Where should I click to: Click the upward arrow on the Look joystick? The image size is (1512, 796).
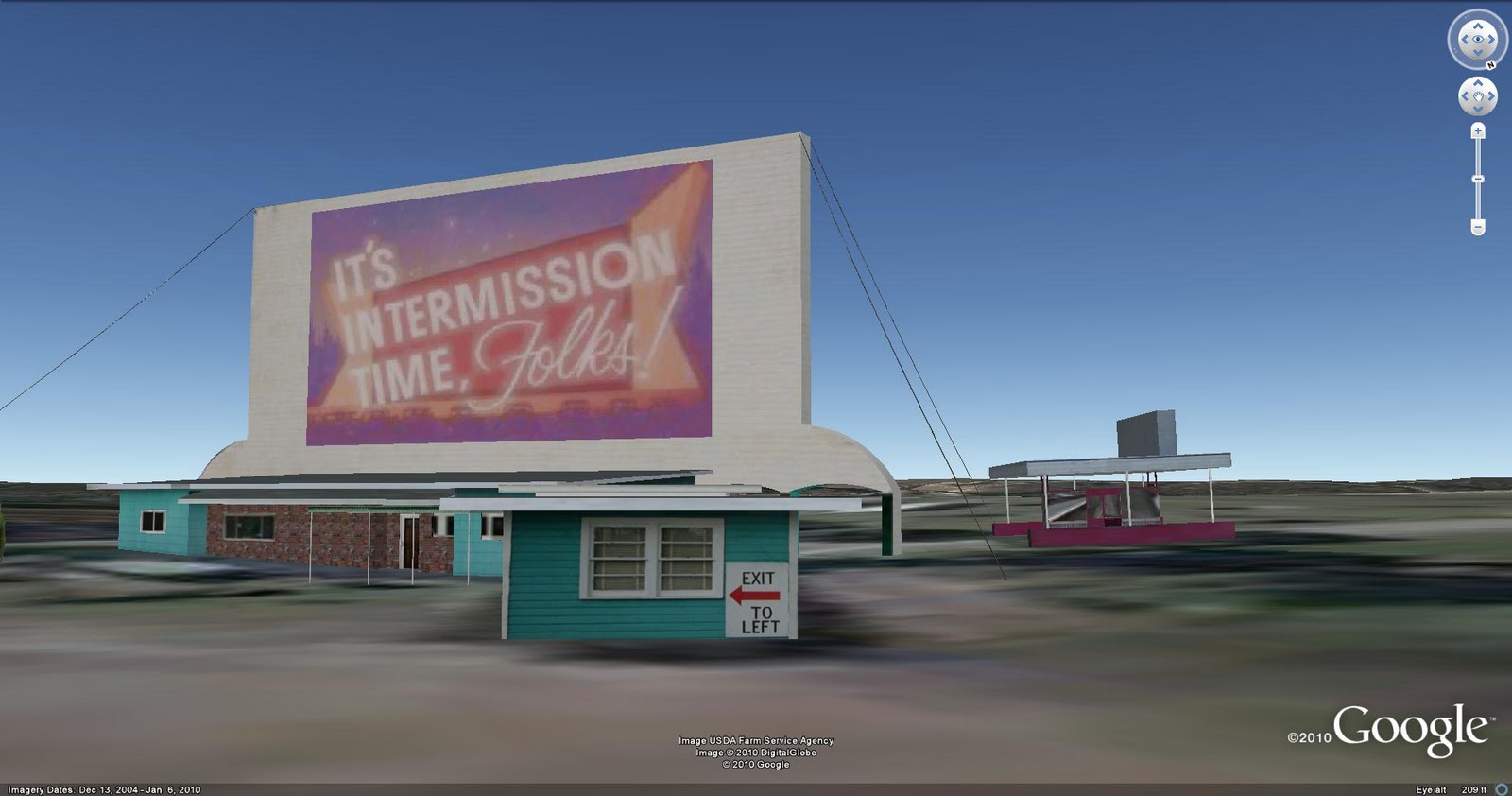coord(1478,26)
